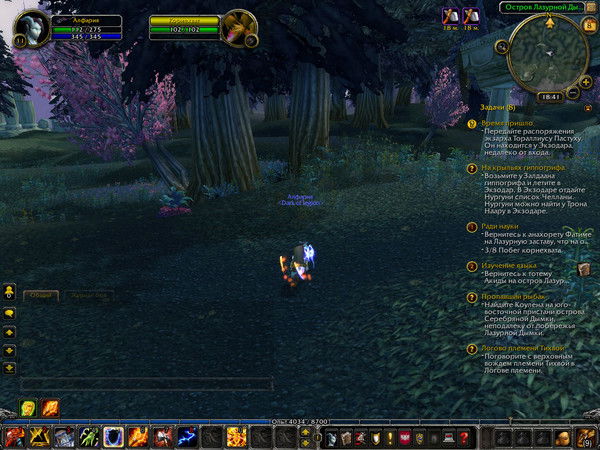Viewport: 600px width, 450px height.
Task: Select the target portrait frame
Action: (x=238, y=27)
